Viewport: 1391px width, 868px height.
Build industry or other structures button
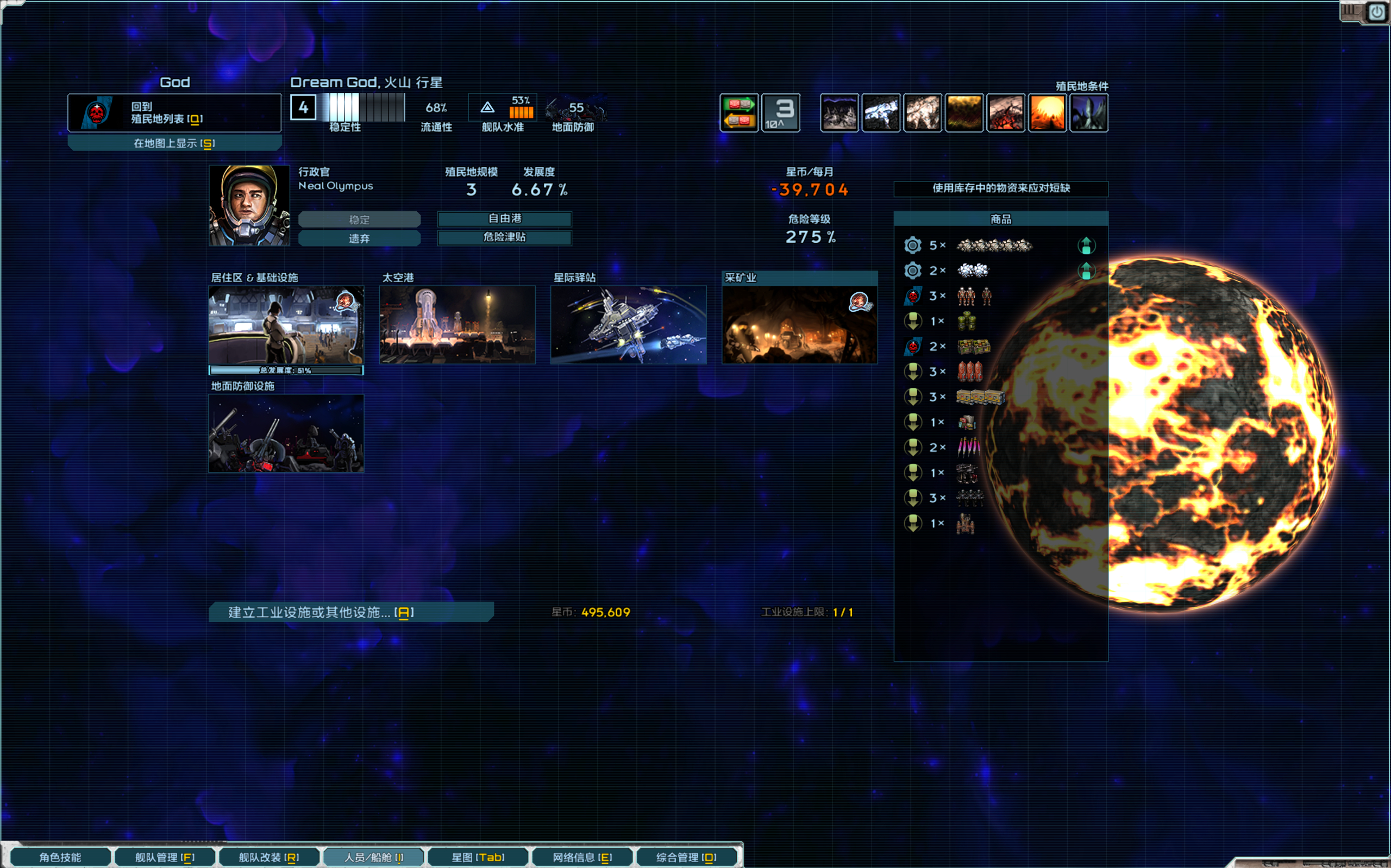(350, 612)
